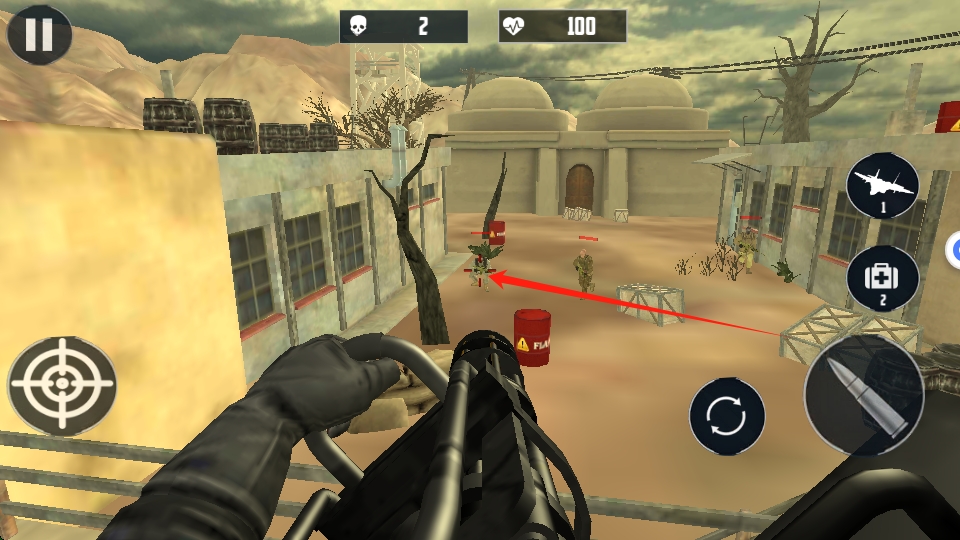Use the medkit button

[882, 278]
